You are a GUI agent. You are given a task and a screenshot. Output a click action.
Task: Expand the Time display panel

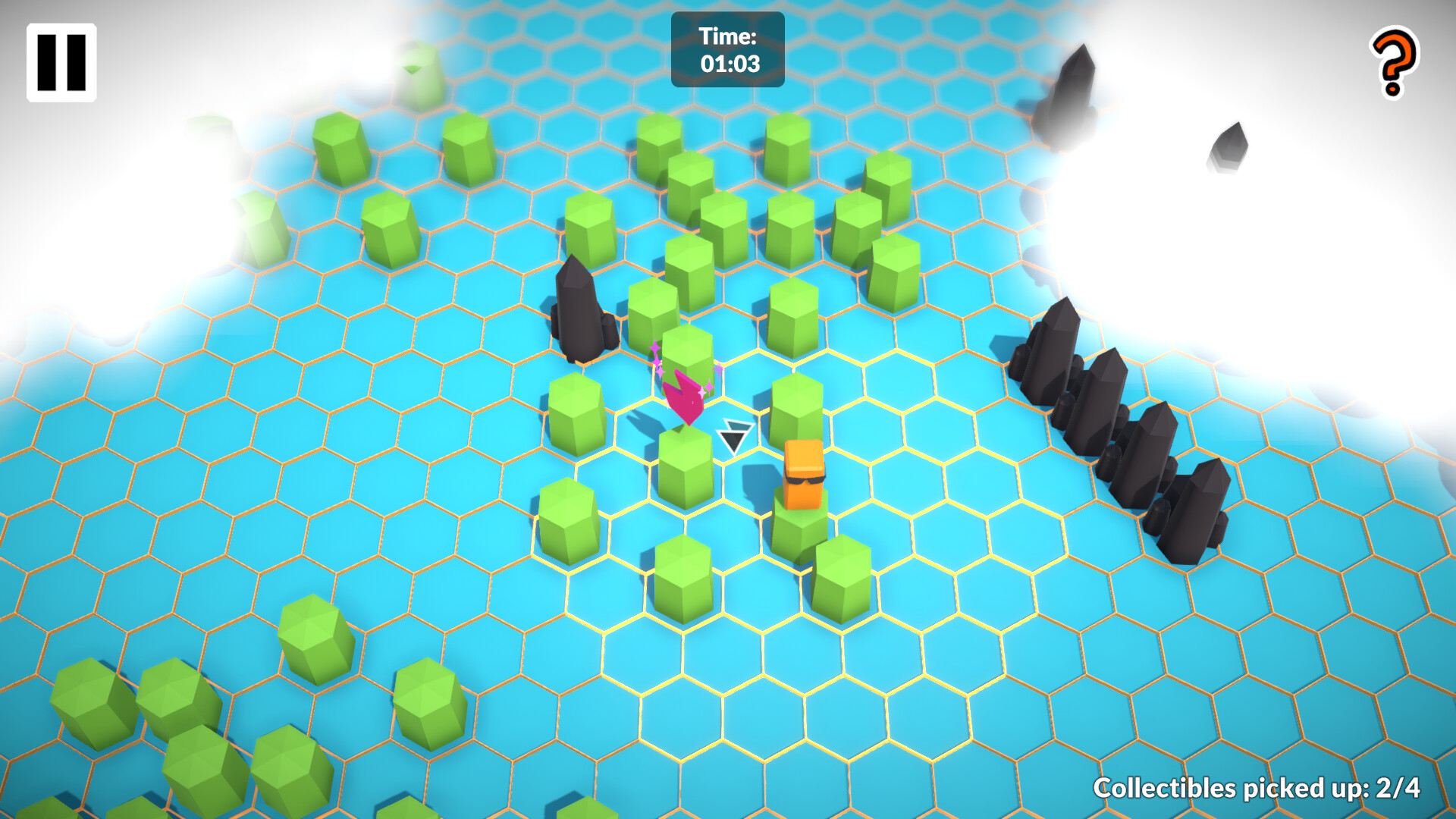pyautogui.click(x=727, y=48)
